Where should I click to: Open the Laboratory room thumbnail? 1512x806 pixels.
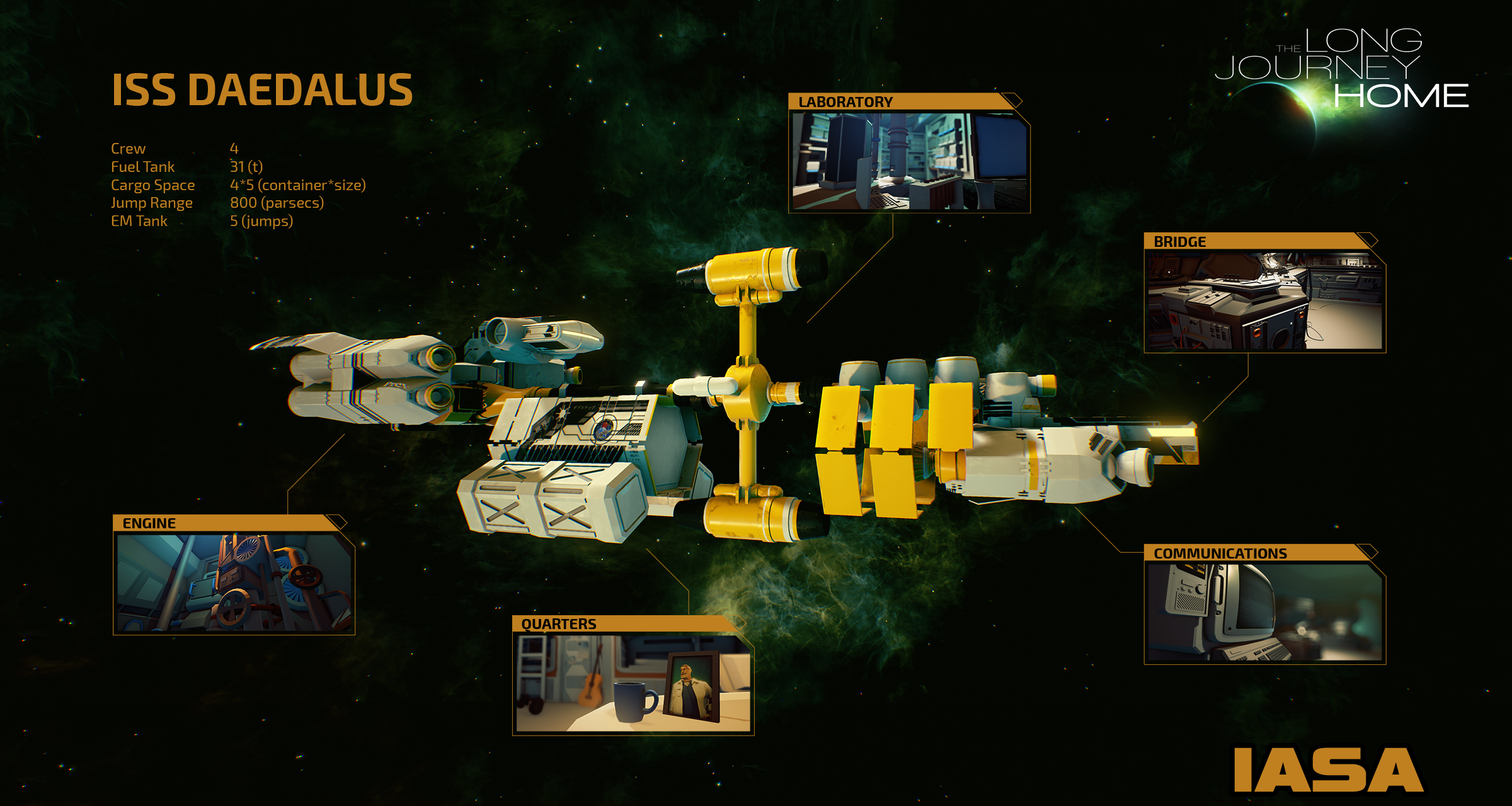coord(909,161)
